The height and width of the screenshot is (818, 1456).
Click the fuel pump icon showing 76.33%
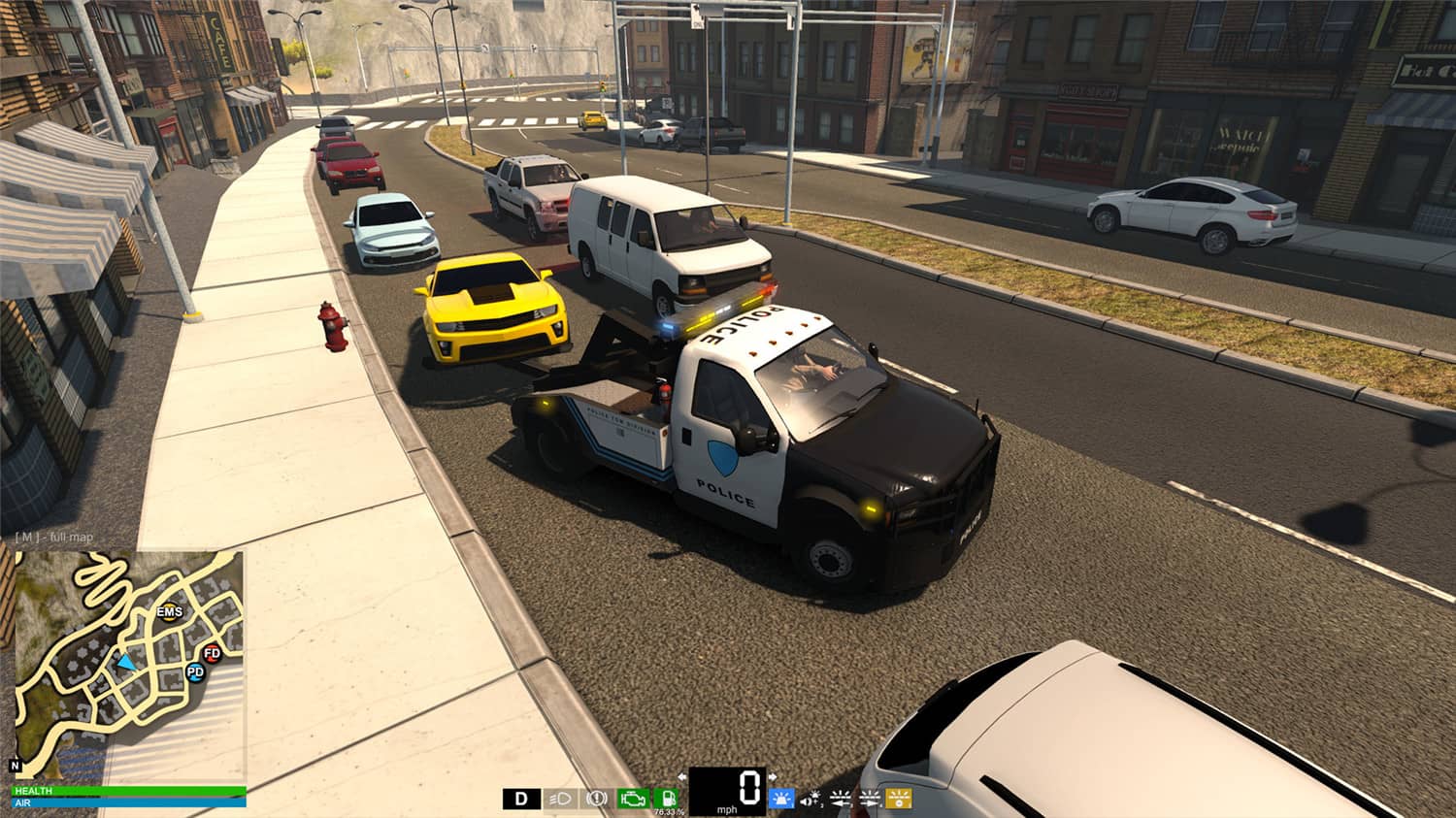click(x=667, y=799)
